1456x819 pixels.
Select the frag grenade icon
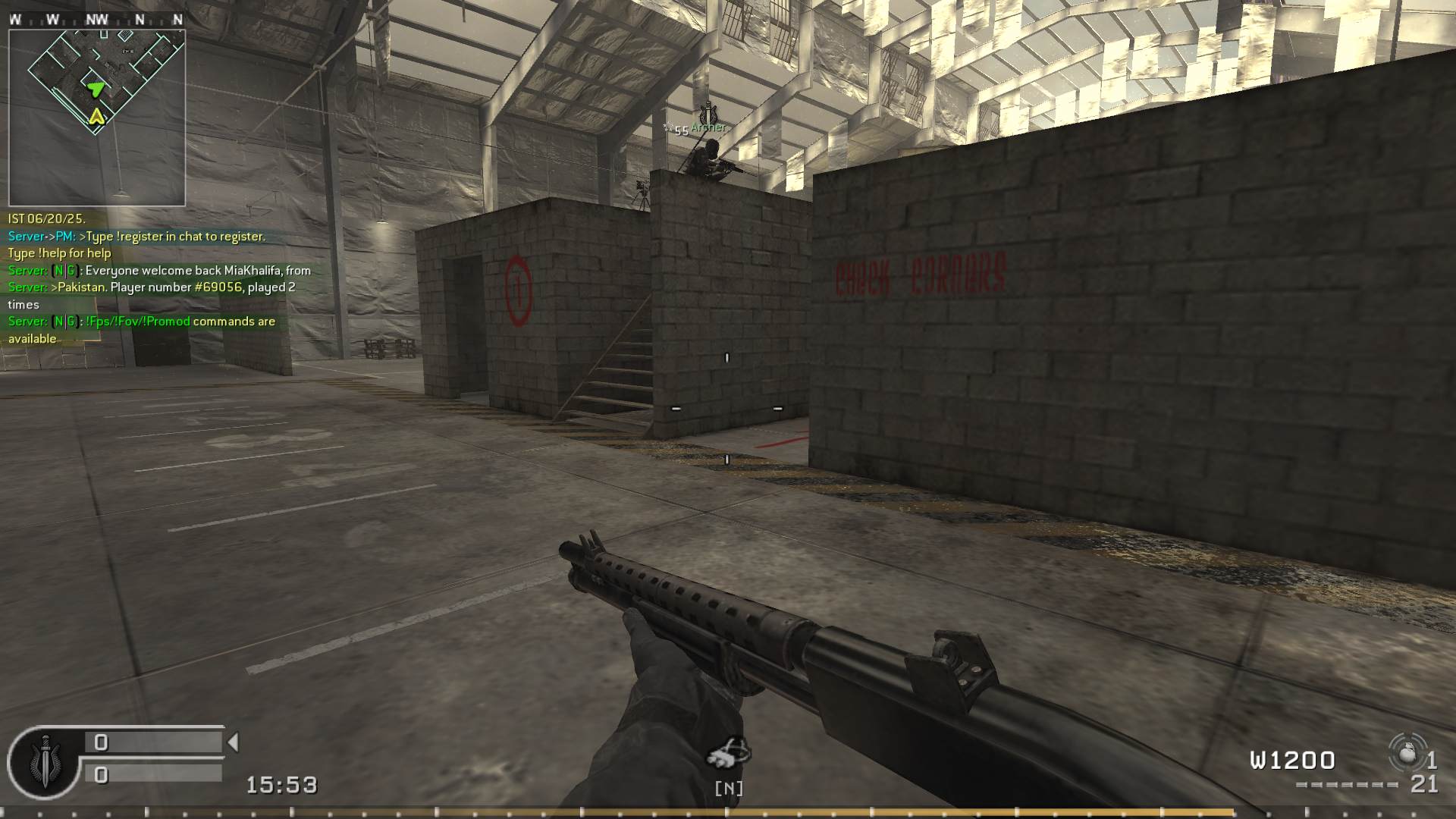click(1407, 754)
